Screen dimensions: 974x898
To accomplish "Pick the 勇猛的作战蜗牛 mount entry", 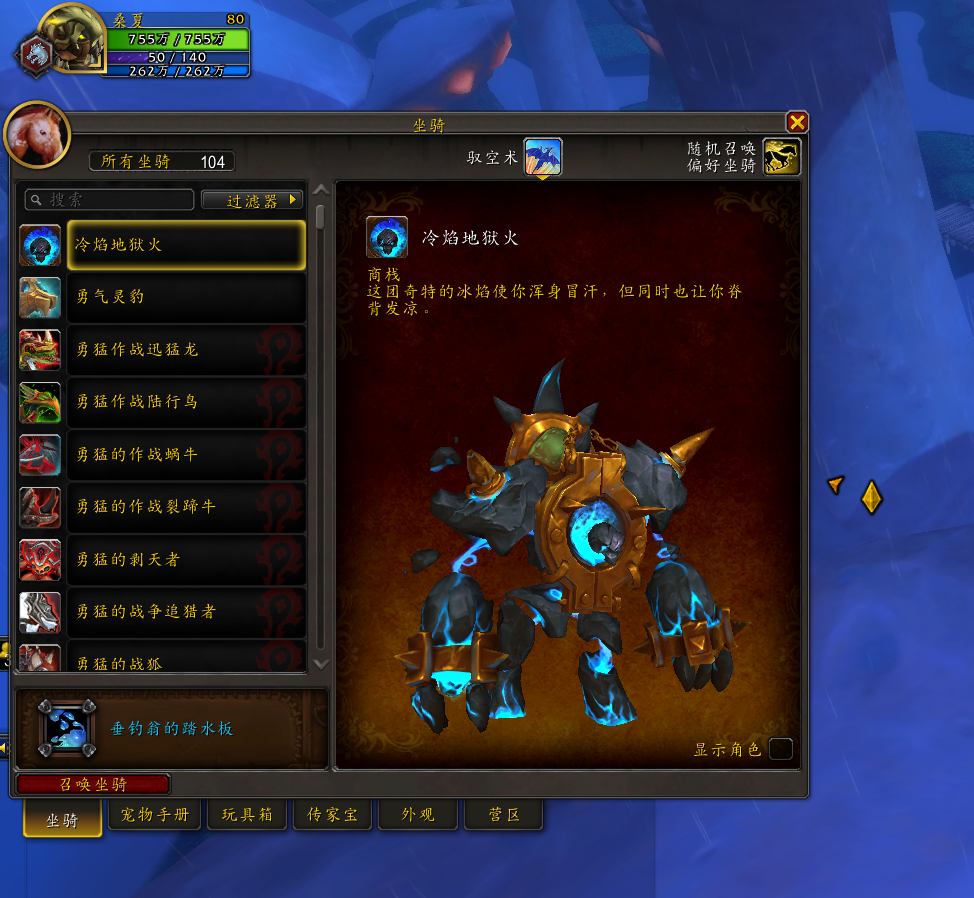I will click(186, 454).
